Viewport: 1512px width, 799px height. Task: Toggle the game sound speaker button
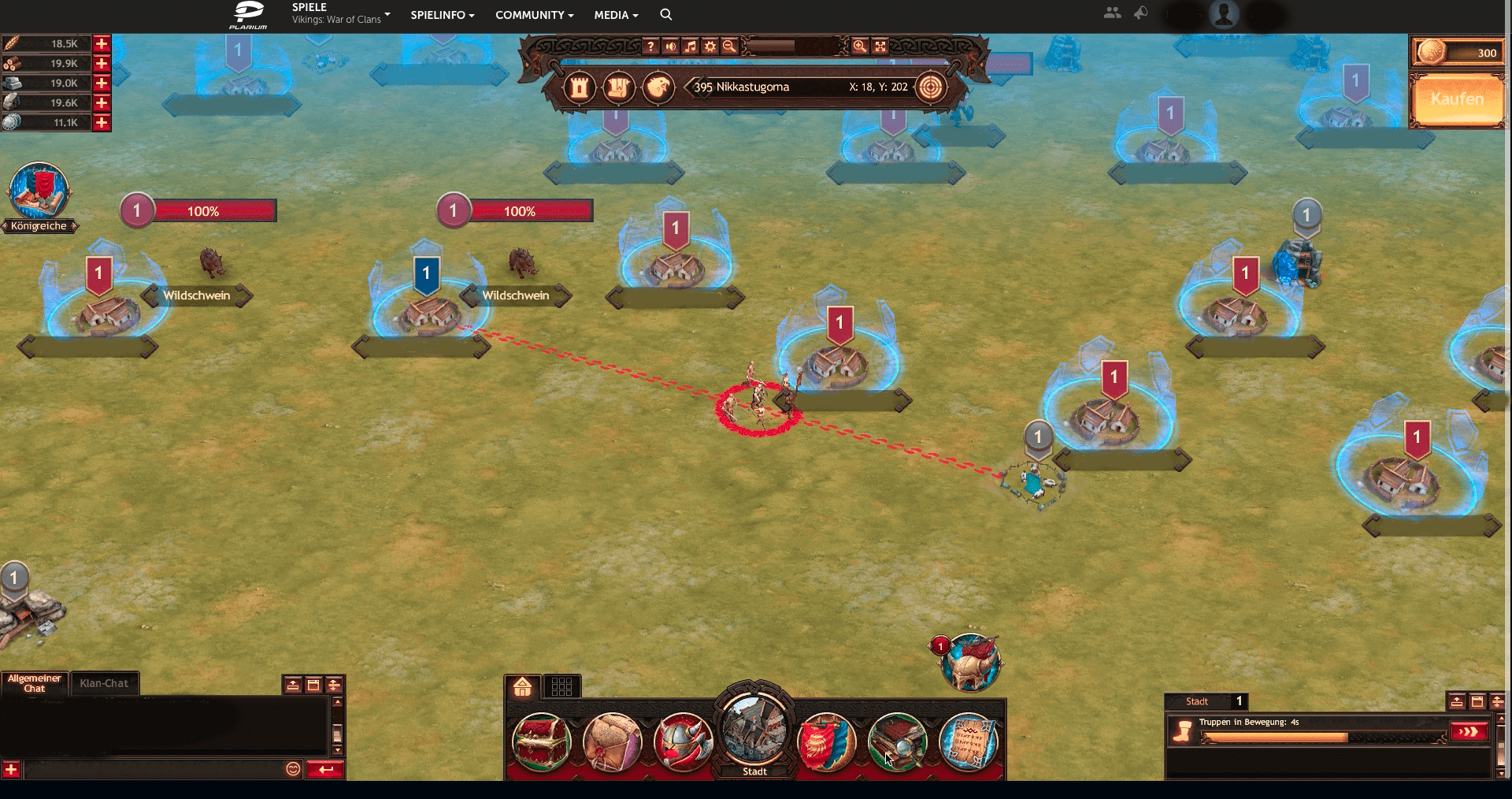pos(670,46)
